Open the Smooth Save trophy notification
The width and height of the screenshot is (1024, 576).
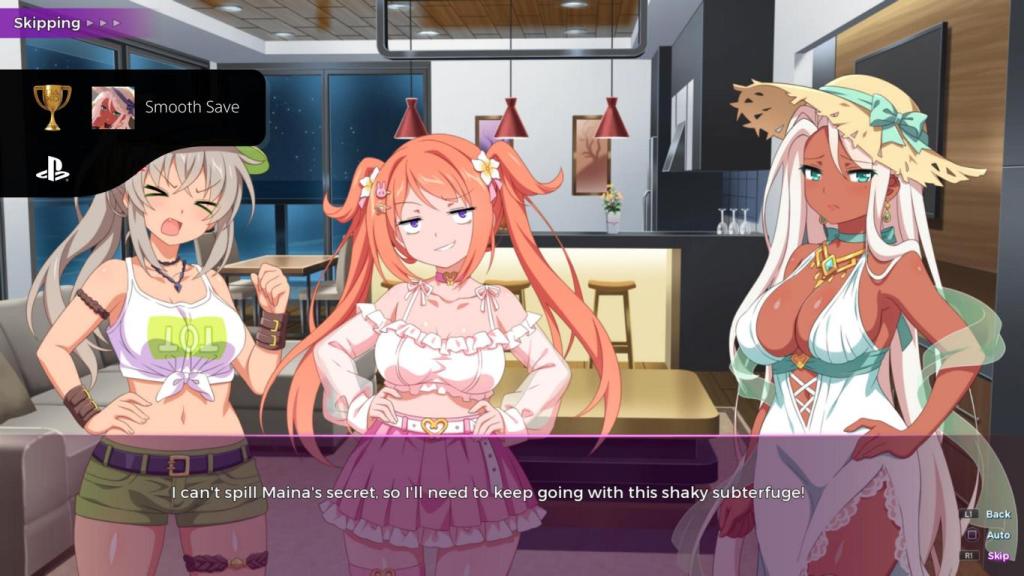click(x=192, y=107)
